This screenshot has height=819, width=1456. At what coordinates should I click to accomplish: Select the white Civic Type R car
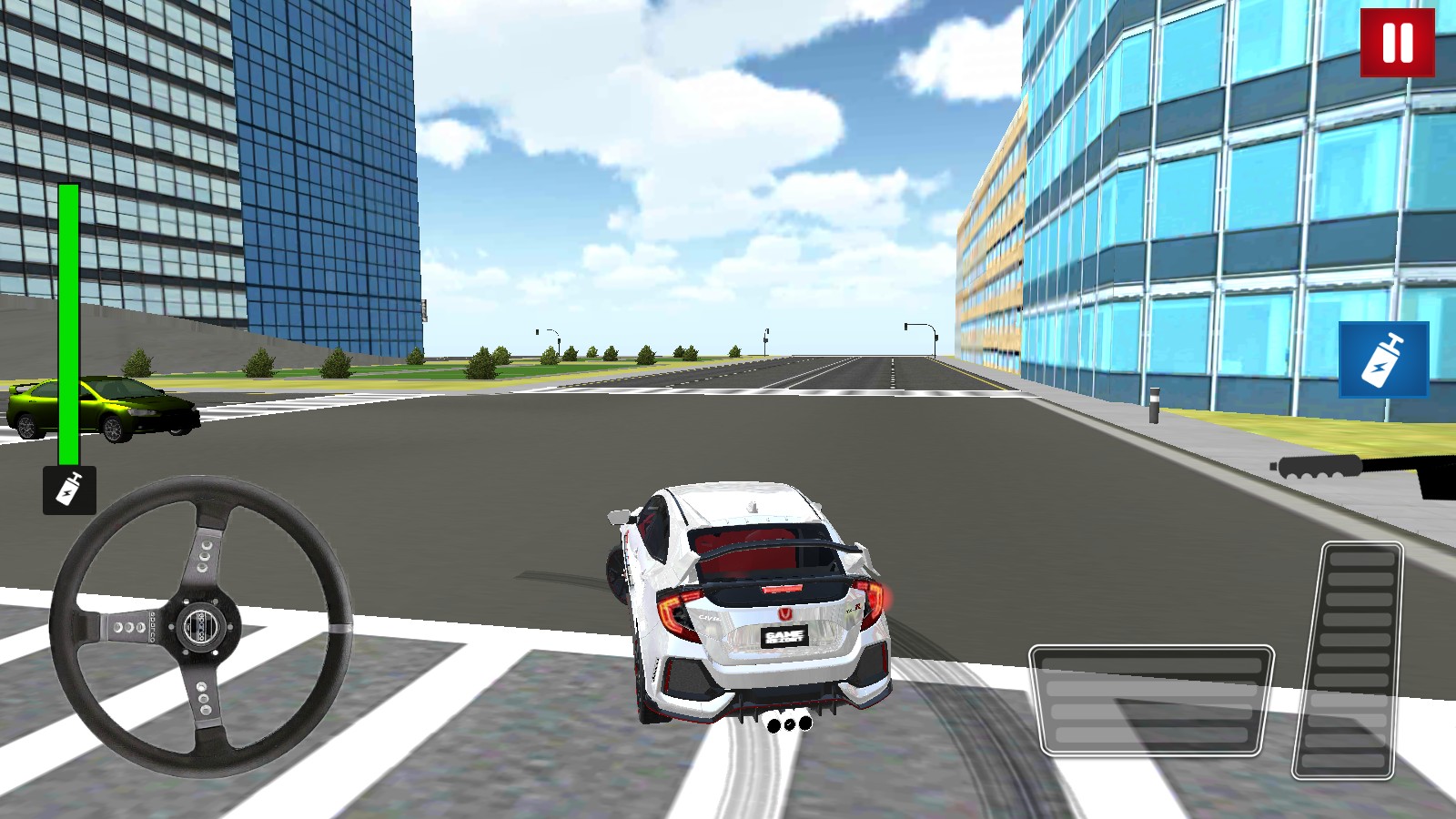[x=755, y=601]
